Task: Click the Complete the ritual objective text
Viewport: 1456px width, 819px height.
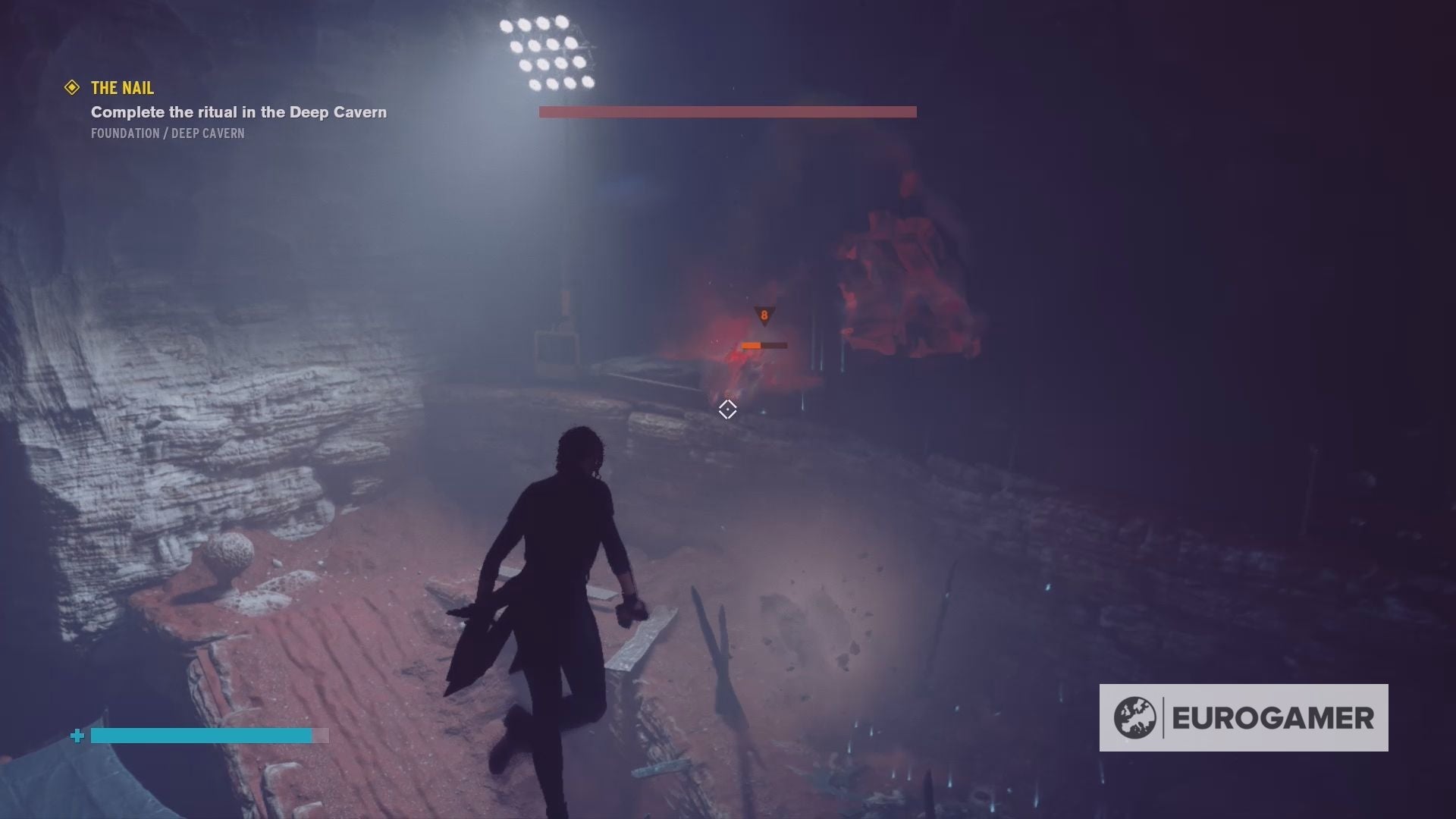Action: click(x=238, y=111)
